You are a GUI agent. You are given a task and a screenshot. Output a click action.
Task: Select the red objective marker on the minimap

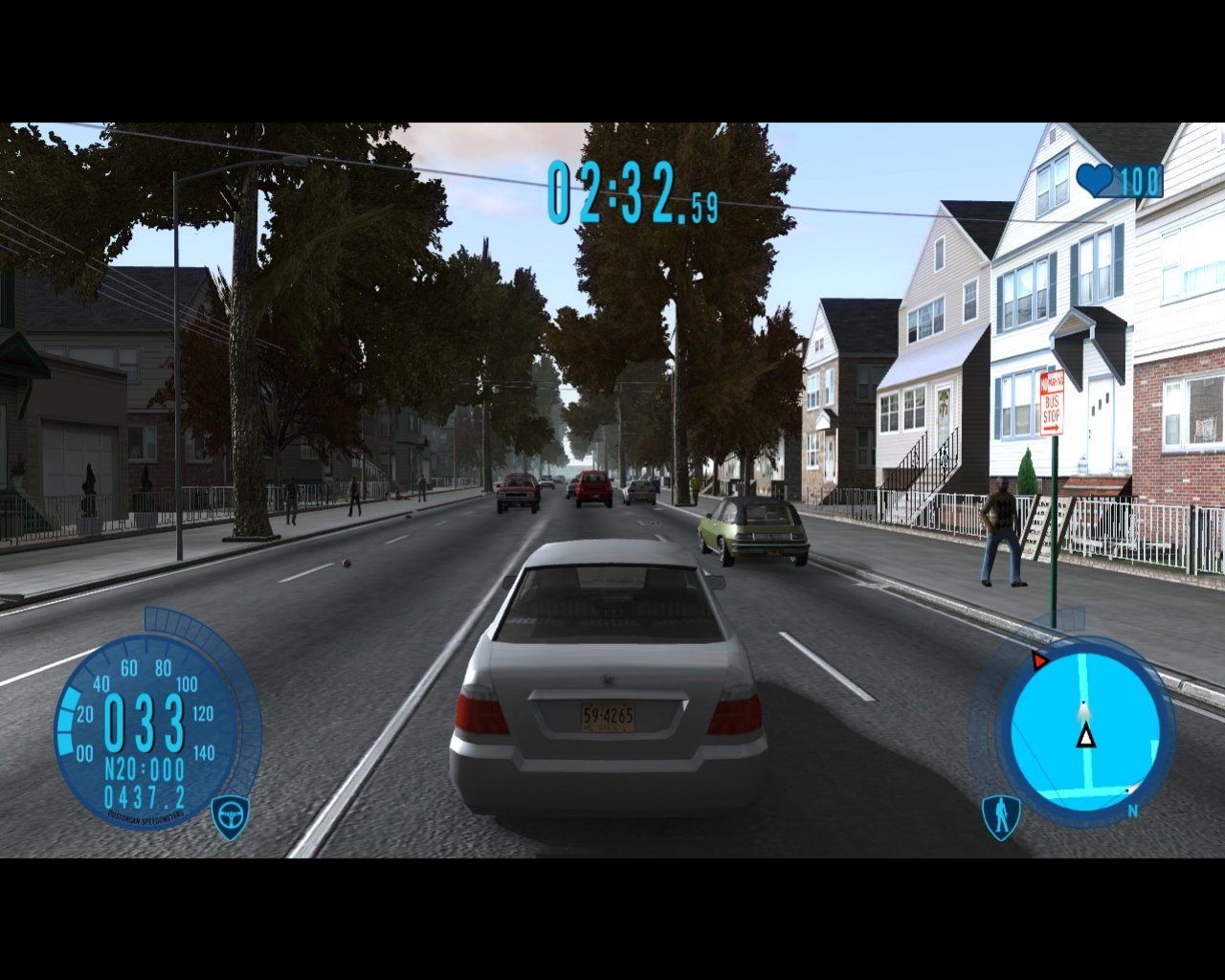click(x=1040, y=660)
